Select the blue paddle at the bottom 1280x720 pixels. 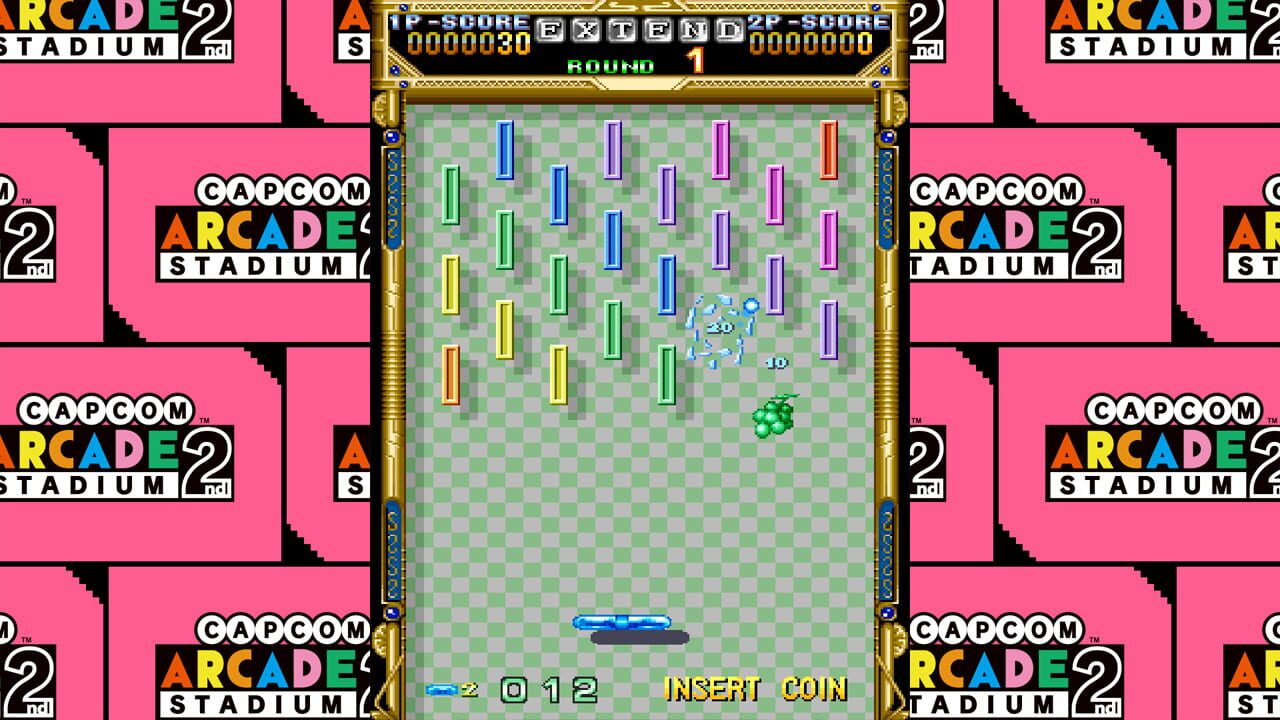(x=622, y=620)
